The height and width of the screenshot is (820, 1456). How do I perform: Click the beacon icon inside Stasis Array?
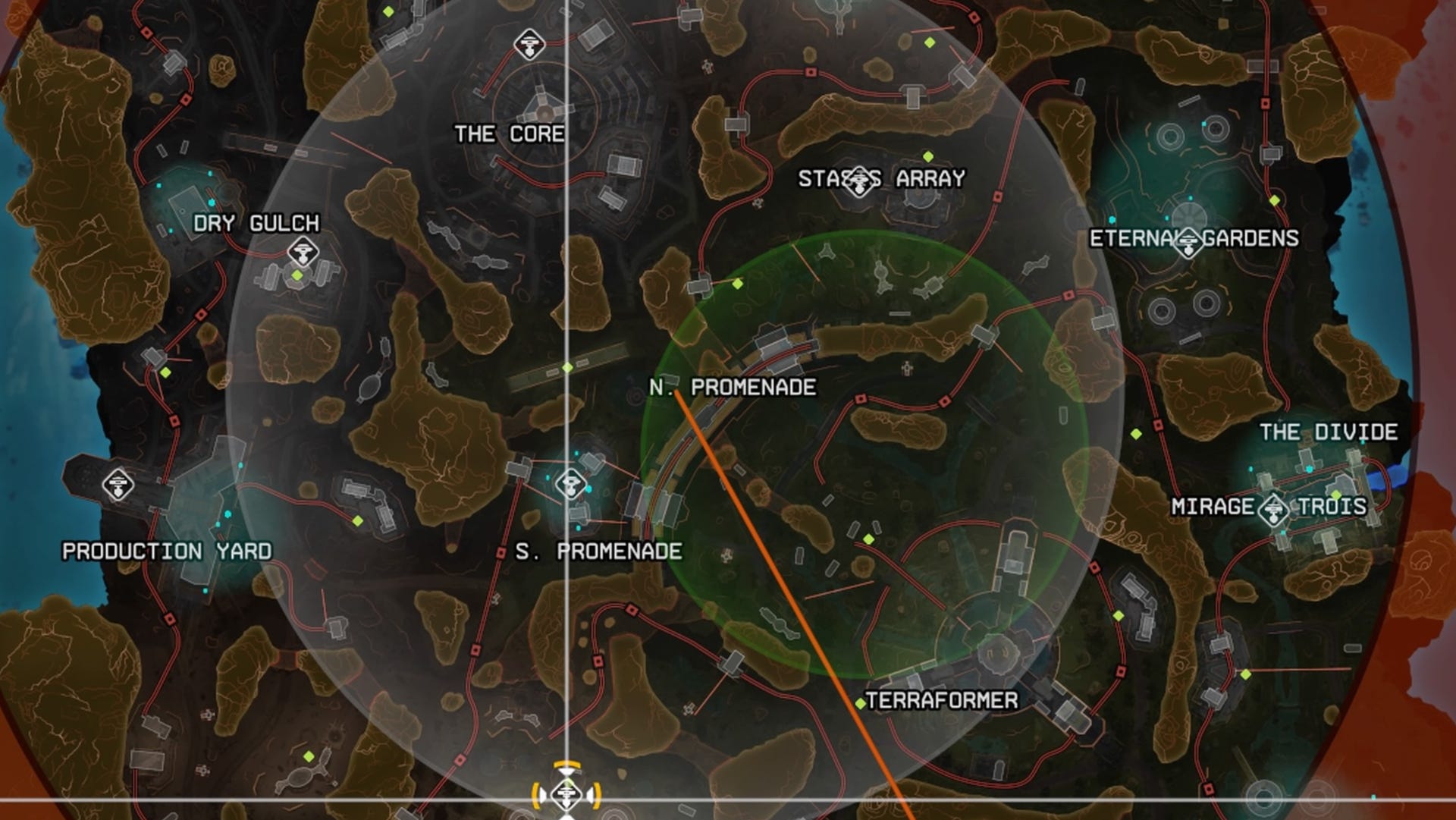coord(858,181)
